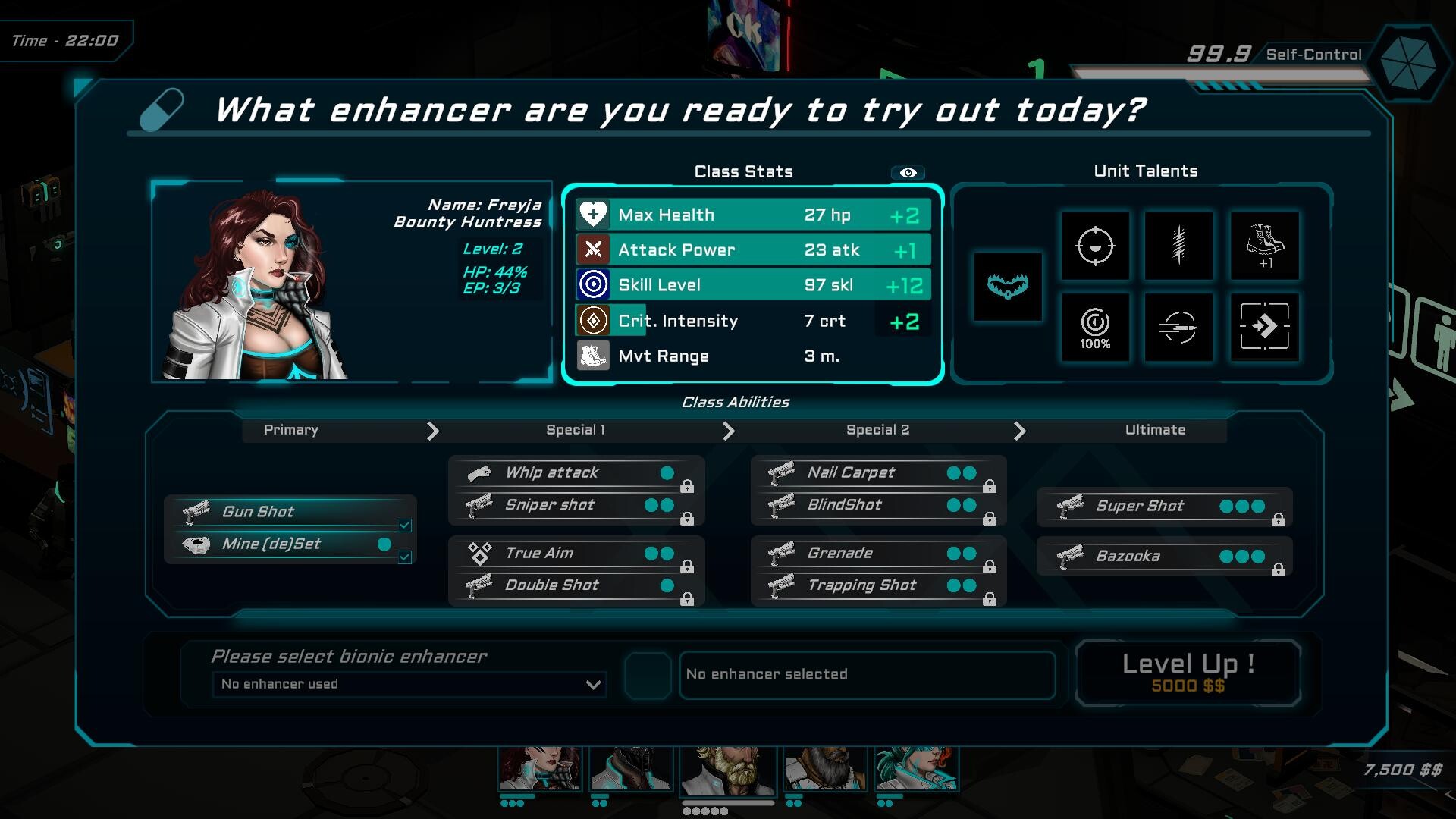Screen dimensions: 1456x819
Task: Click the chevron between Primary and Special 1
Action: click(434, 430)
